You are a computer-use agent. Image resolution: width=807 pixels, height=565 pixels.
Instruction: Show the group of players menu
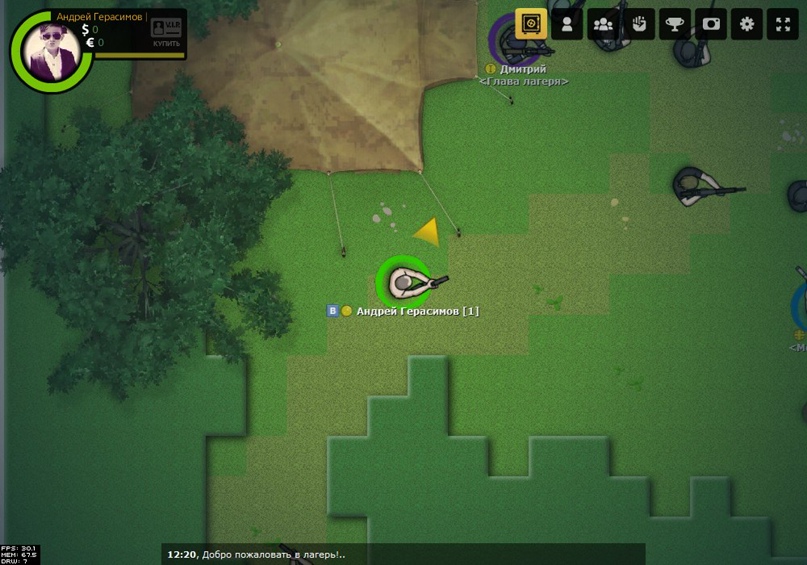click(603, 24)
